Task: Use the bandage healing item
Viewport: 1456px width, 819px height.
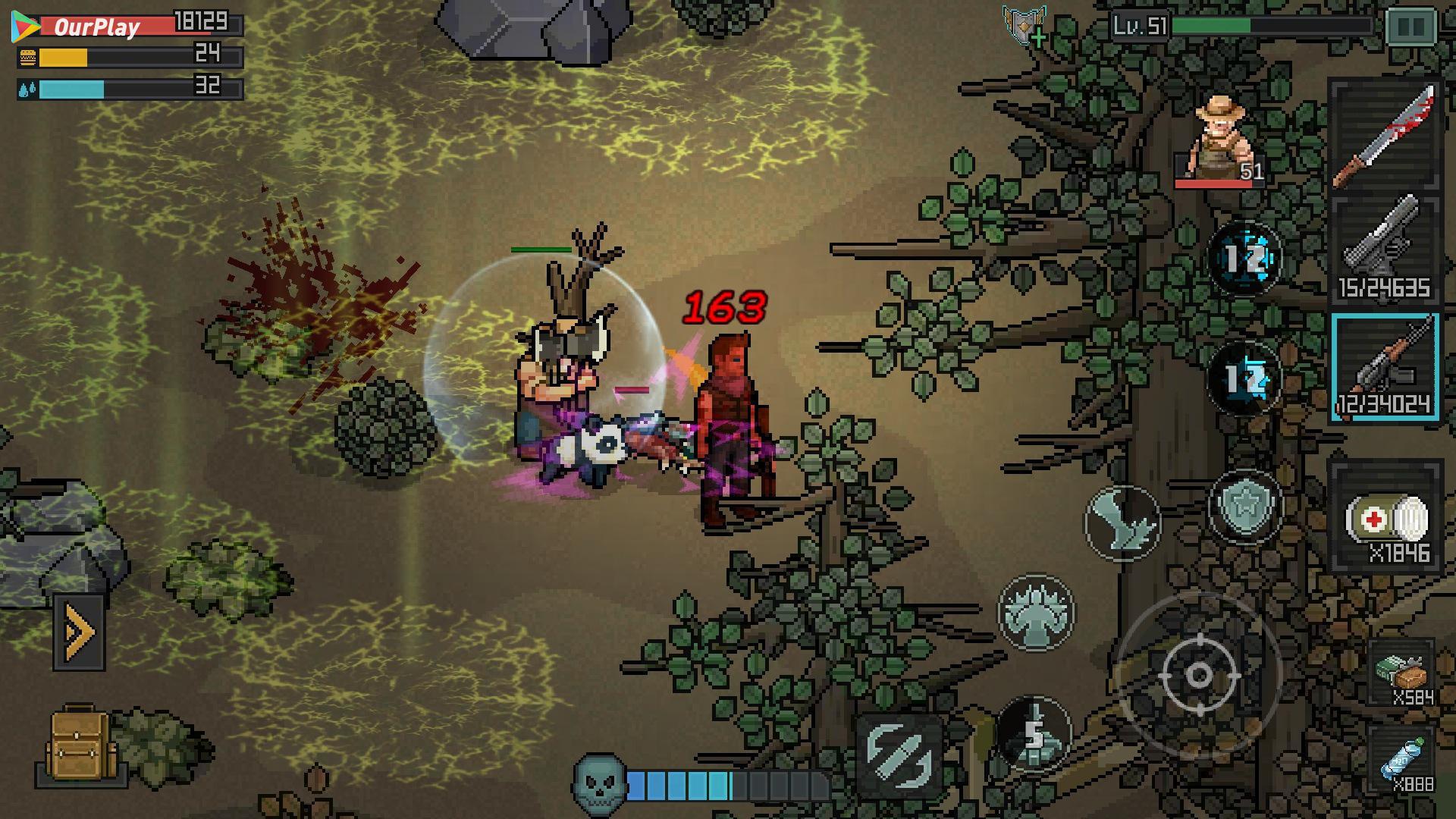Action: click(x=1385, y=518)
